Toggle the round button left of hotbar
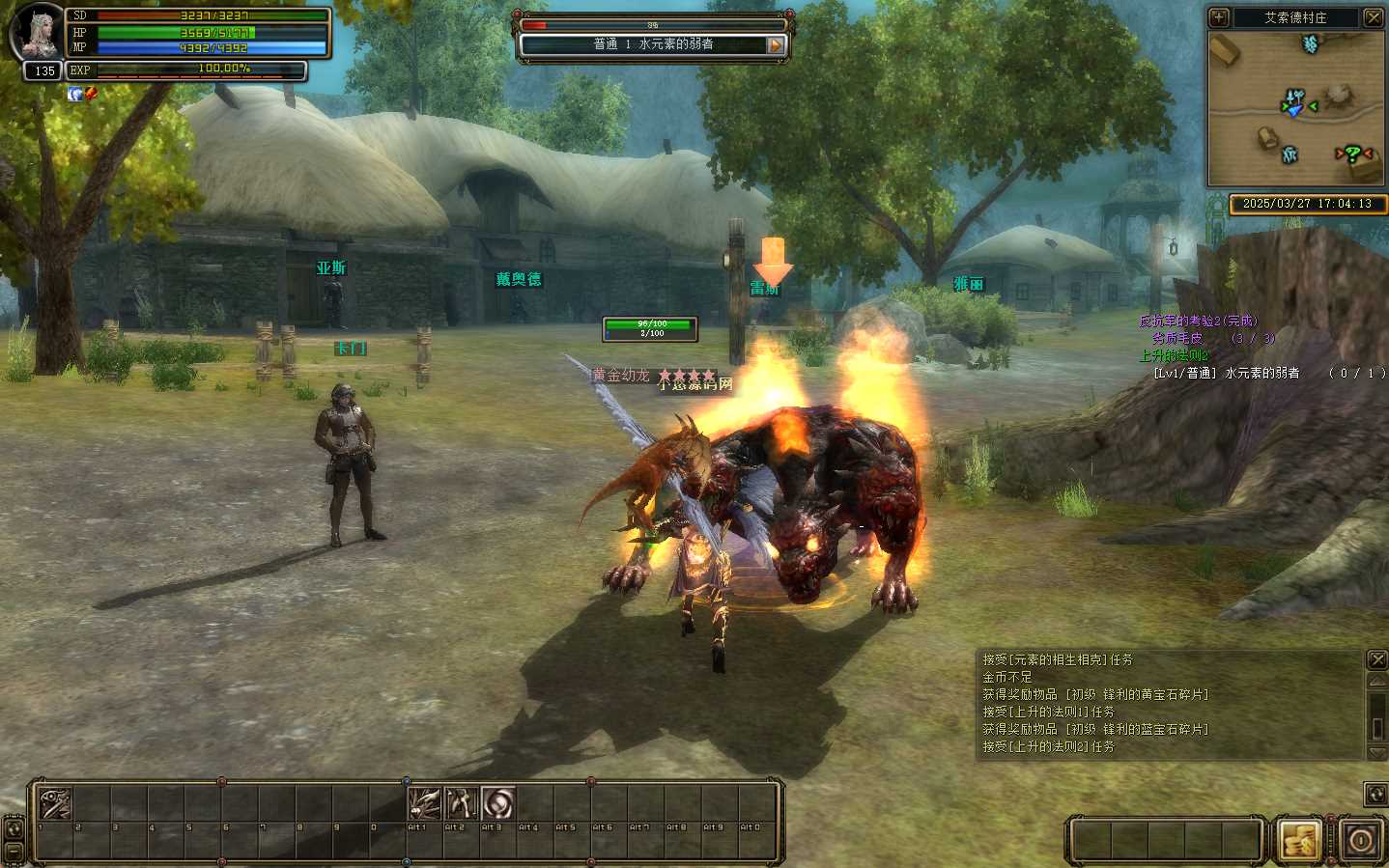Viewport: 1389px width, 868px height. coord(14,828)
